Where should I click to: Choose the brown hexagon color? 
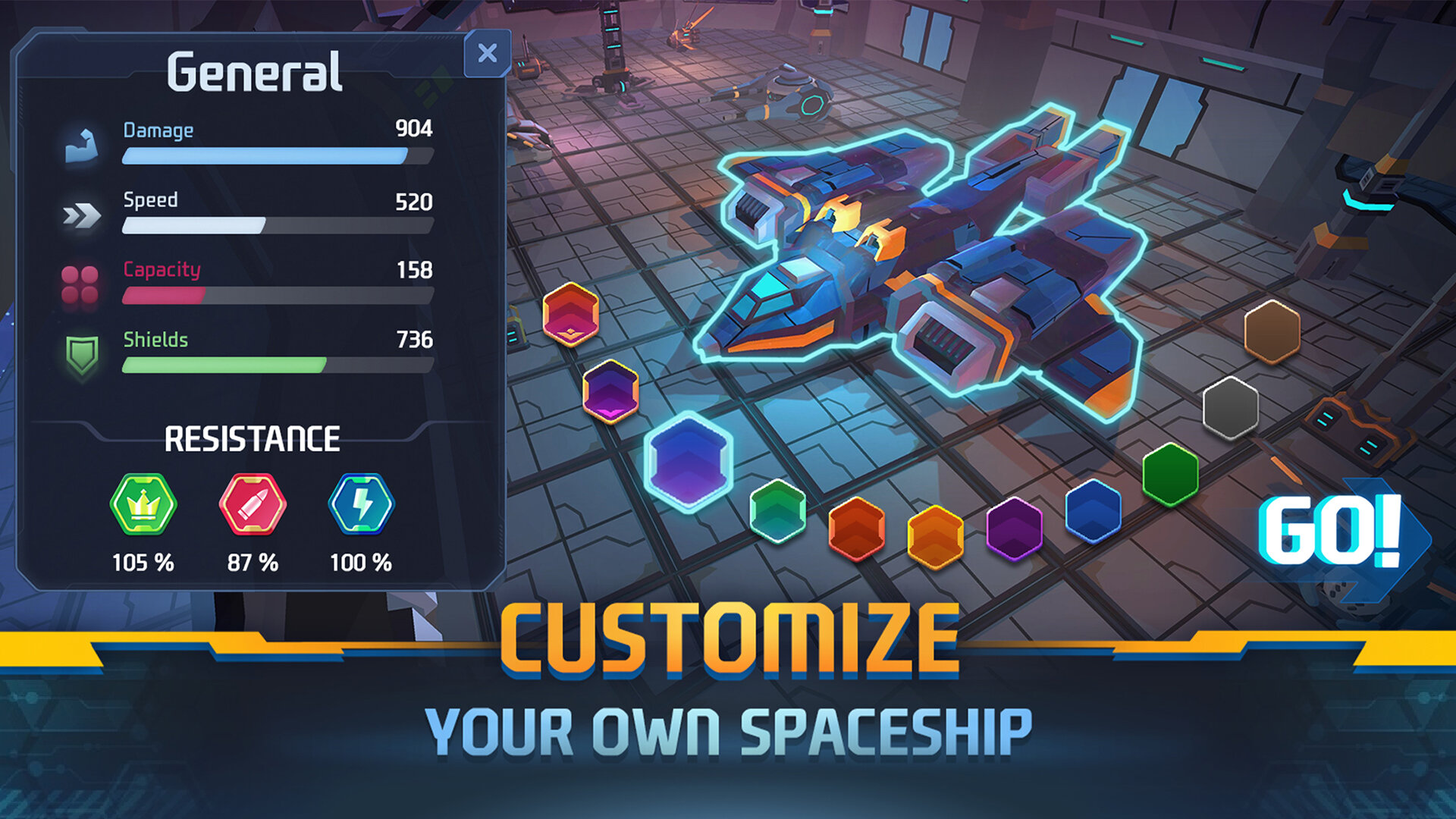pyautogui.click(x=1272, y=331)
